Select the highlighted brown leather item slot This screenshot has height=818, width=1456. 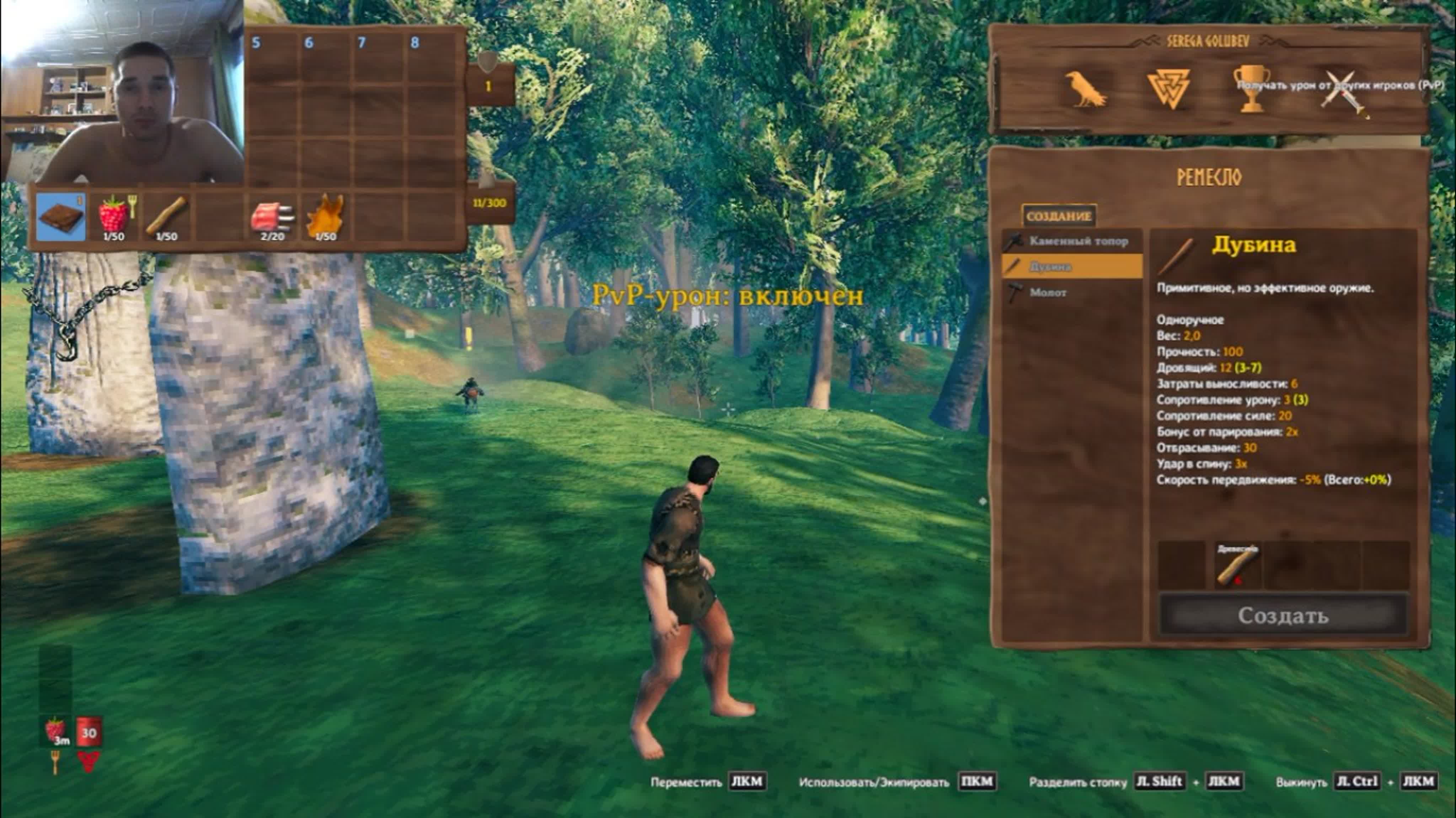pyautogui.click(x=61, y=217)
